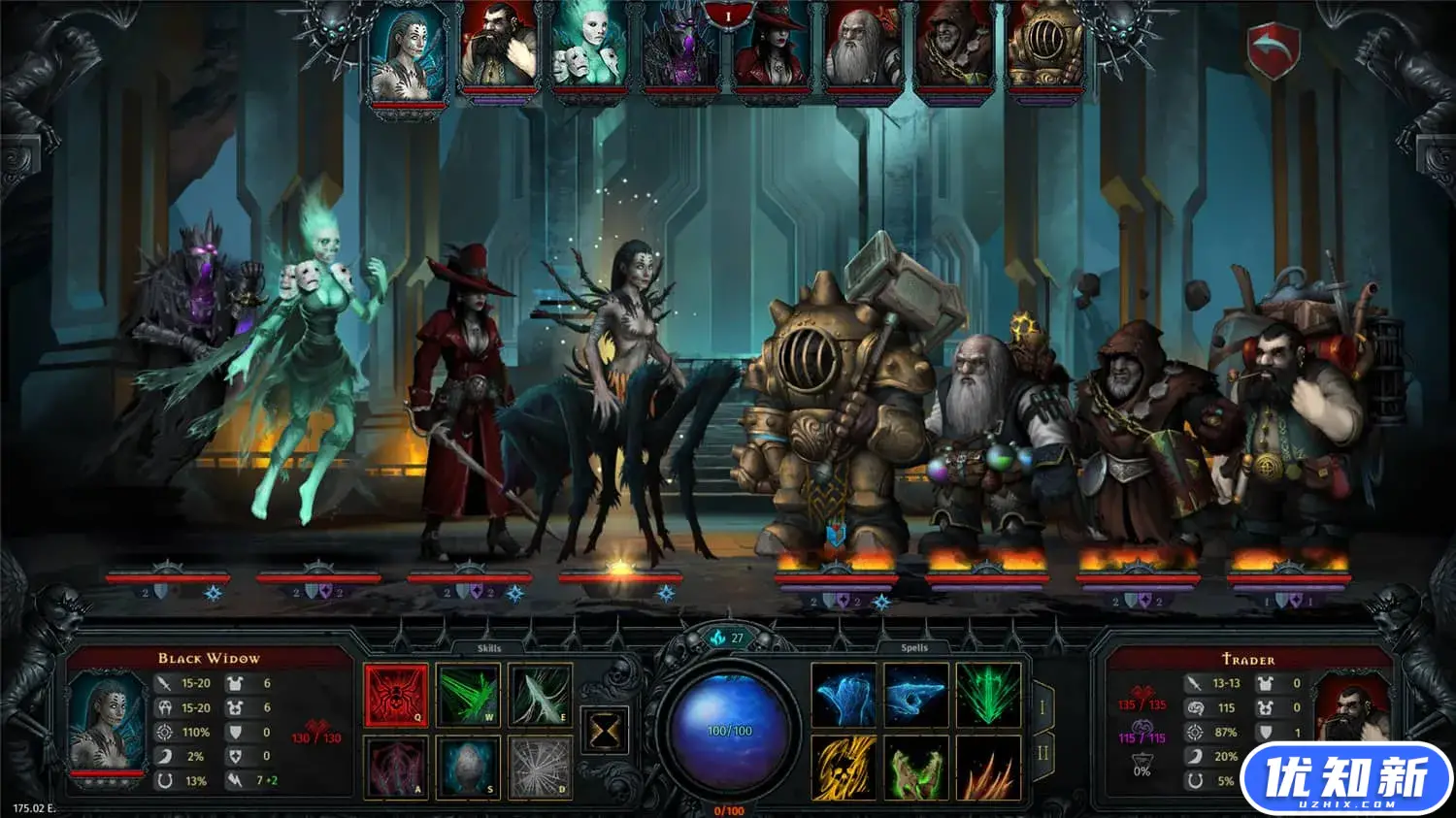
Task: Select the brass diving-helmet turn-order portrait
Action: (1045, 50)
